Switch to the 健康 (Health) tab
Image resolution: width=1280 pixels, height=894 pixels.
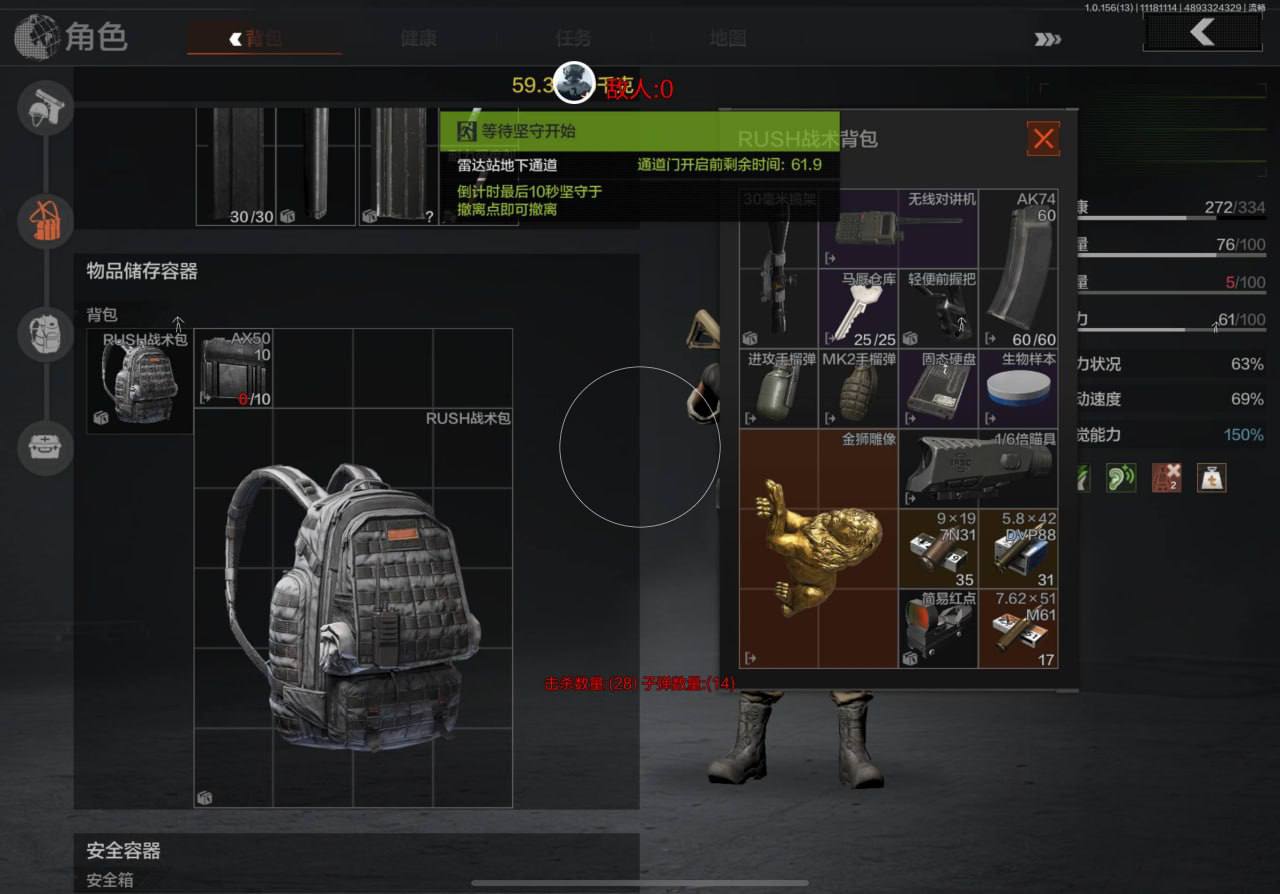418,38
